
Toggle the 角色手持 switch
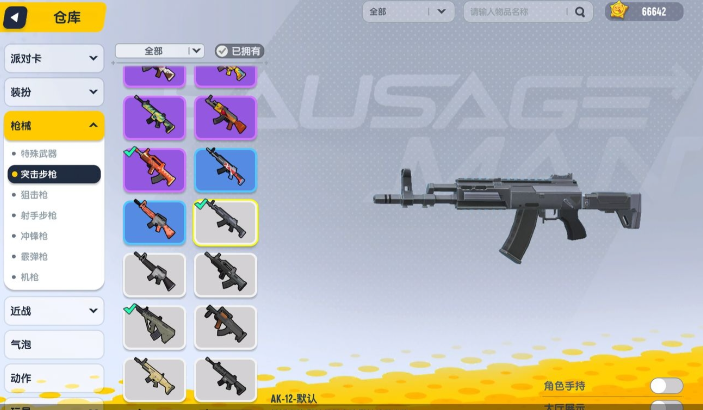click(x=666, y=386)
